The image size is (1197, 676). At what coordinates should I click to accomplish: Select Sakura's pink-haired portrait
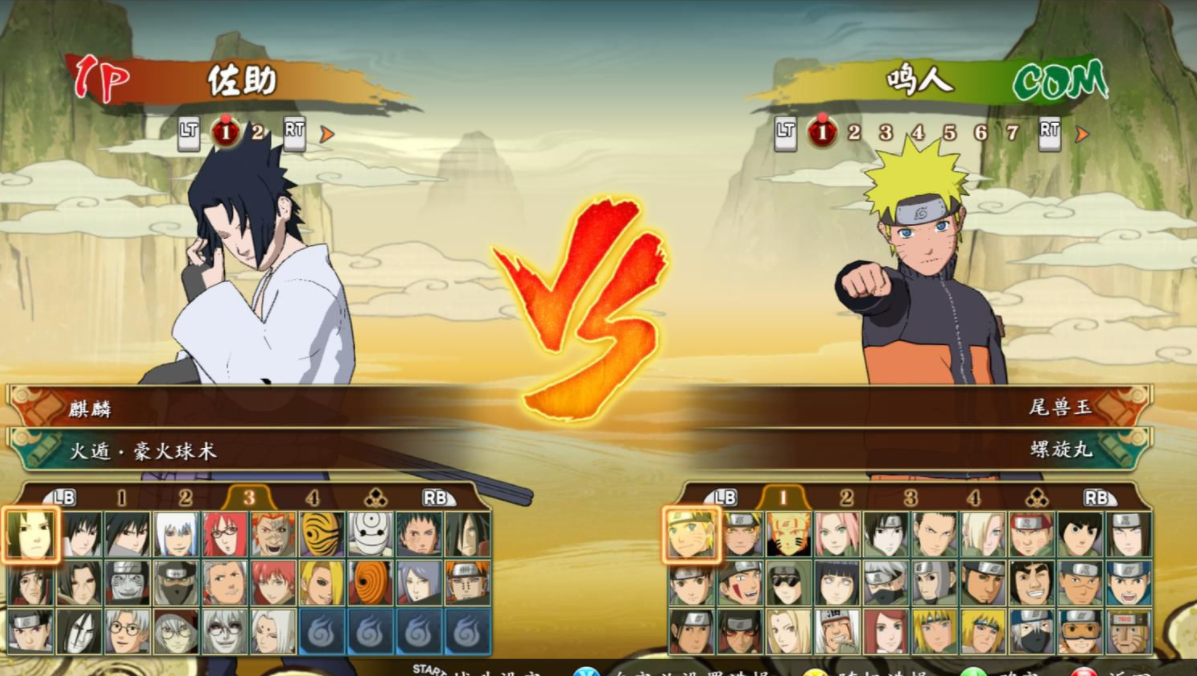(838, 535)
